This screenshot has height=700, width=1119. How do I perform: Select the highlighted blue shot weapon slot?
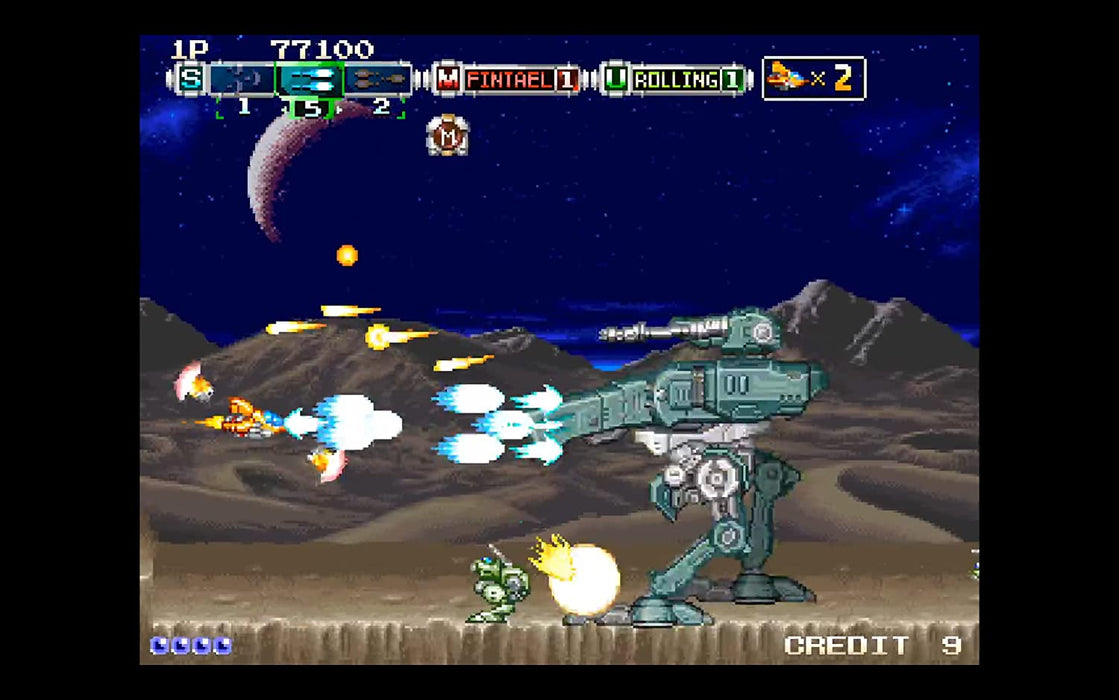click(x=310, y=79)
